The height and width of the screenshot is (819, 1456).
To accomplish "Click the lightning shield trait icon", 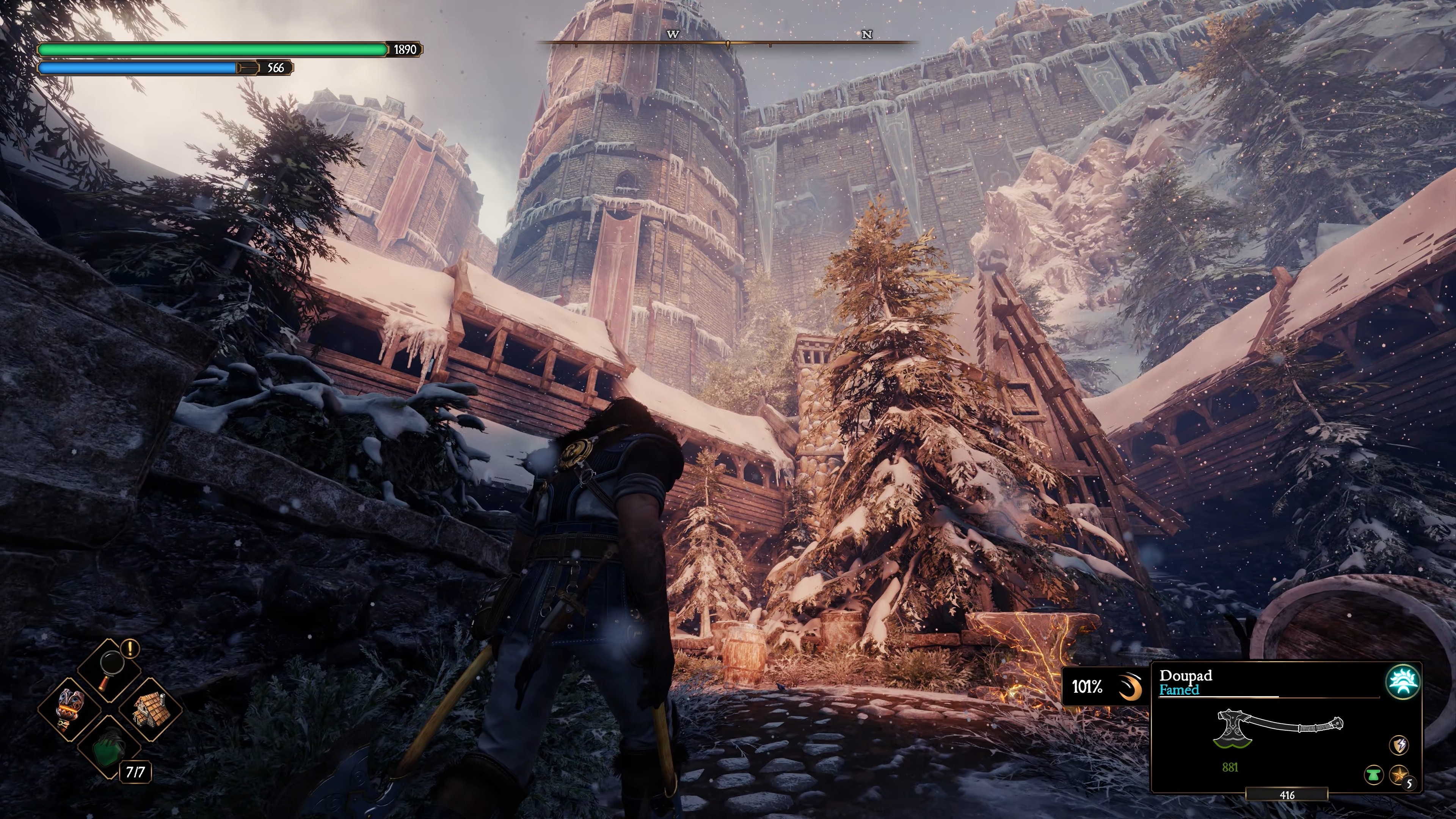I will click(x=1399, y=745).
